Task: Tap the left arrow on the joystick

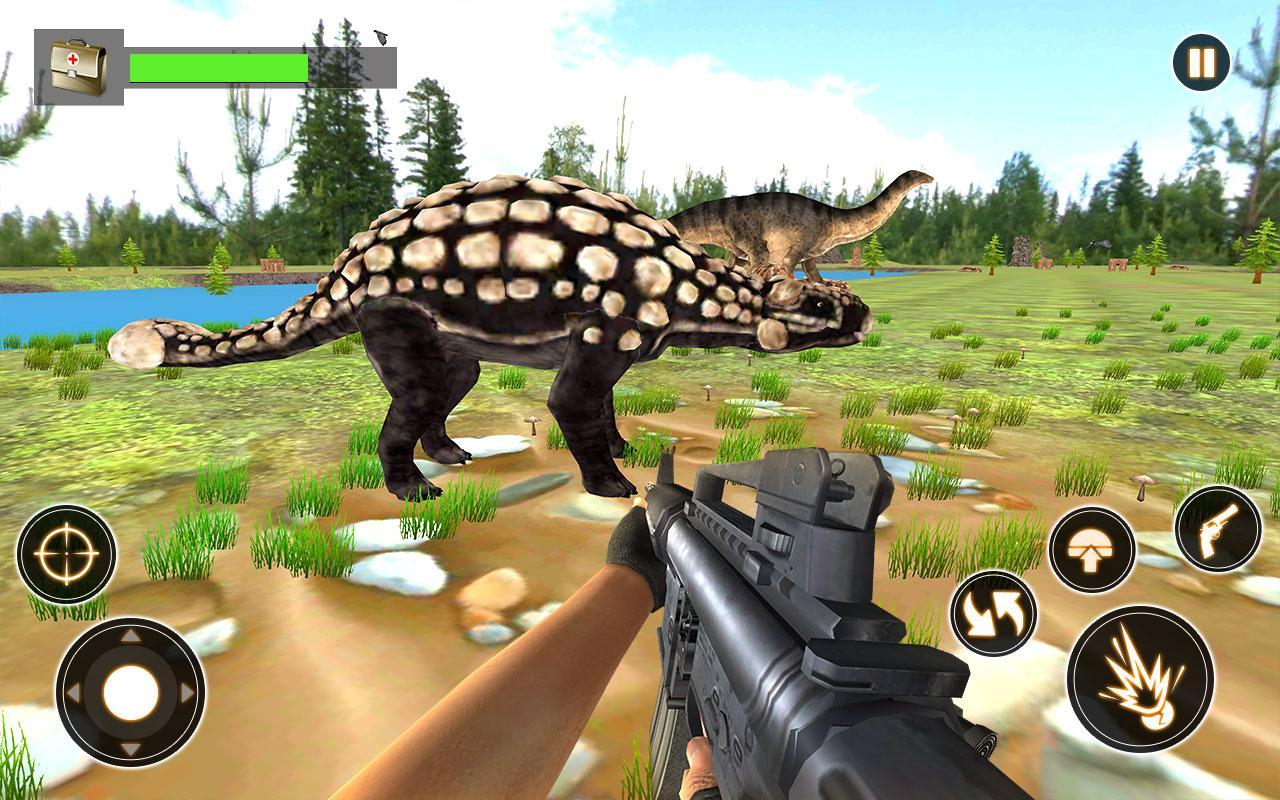Action: click(x=72, y=689)
